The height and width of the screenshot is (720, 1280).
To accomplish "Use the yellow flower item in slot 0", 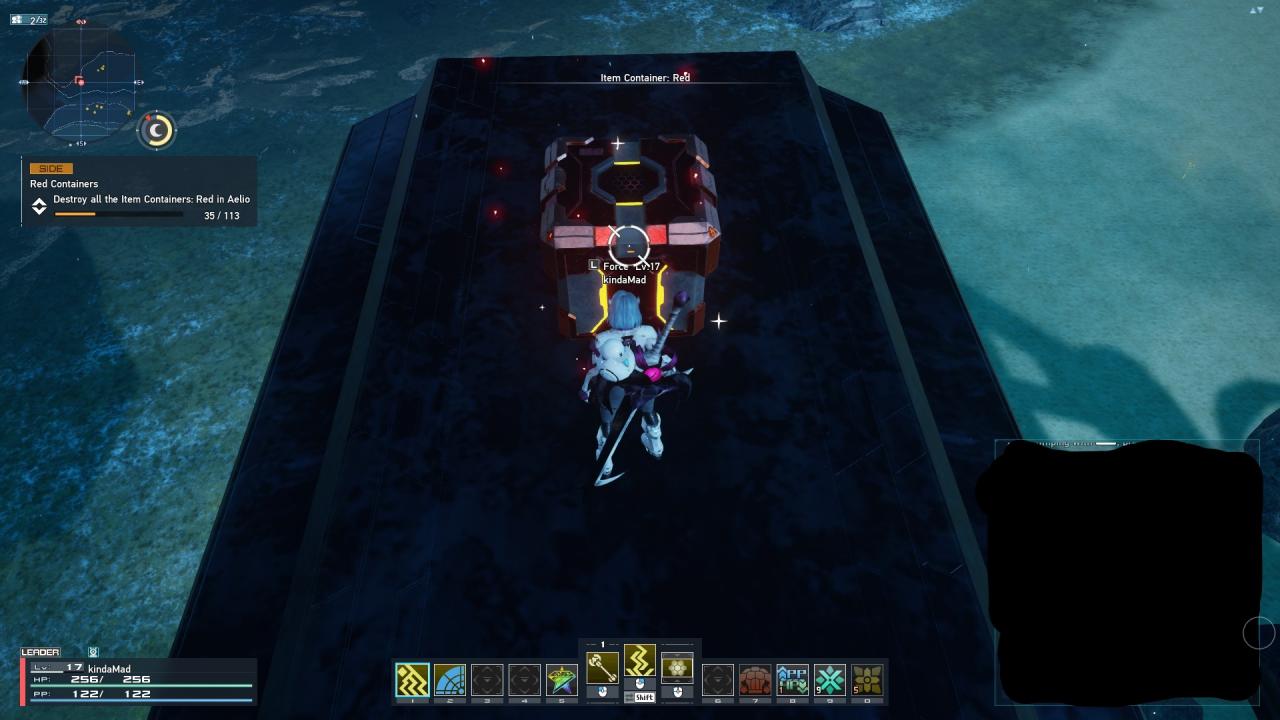I will (x=867, y=680).
